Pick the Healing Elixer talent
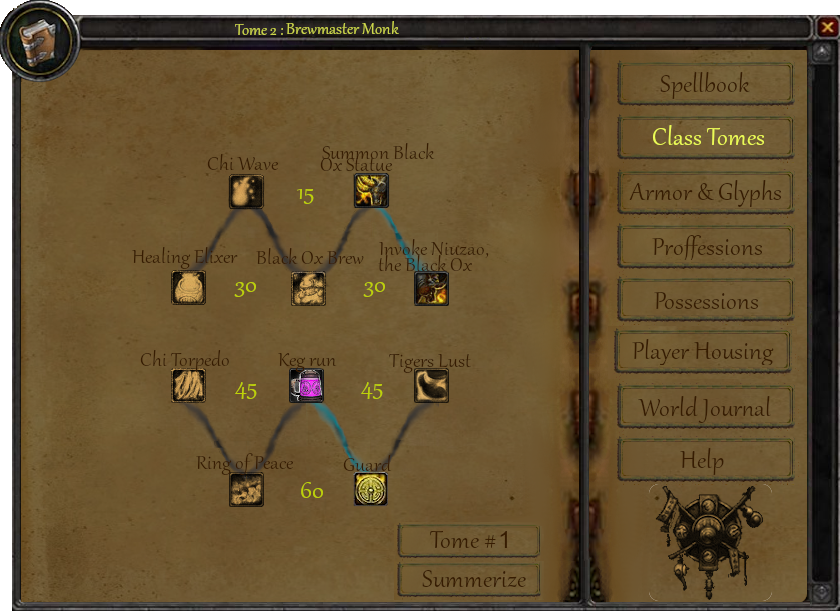This screenshot has width=840, height=611. point(188,288)
